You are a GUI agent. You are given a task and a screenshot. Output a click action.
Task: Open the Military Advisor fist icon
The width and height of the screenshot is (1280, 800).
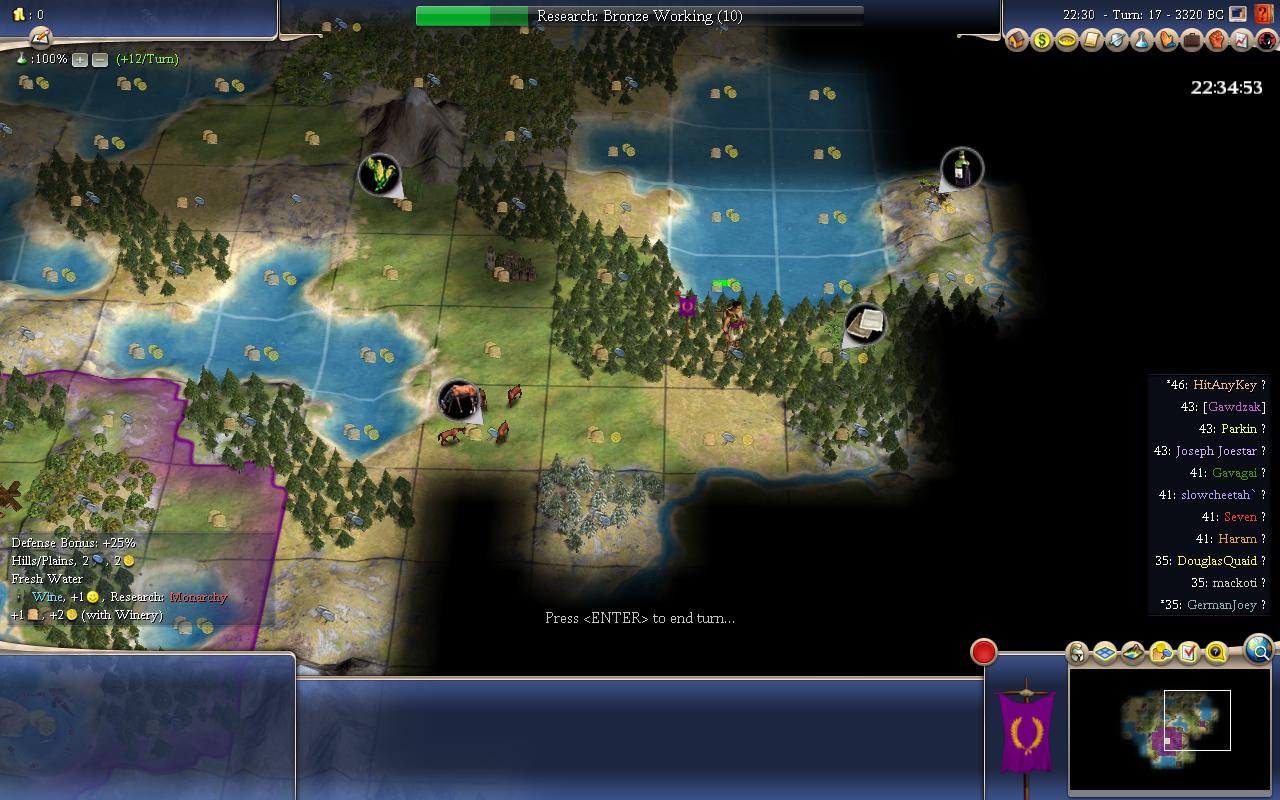click(1216, 41)
